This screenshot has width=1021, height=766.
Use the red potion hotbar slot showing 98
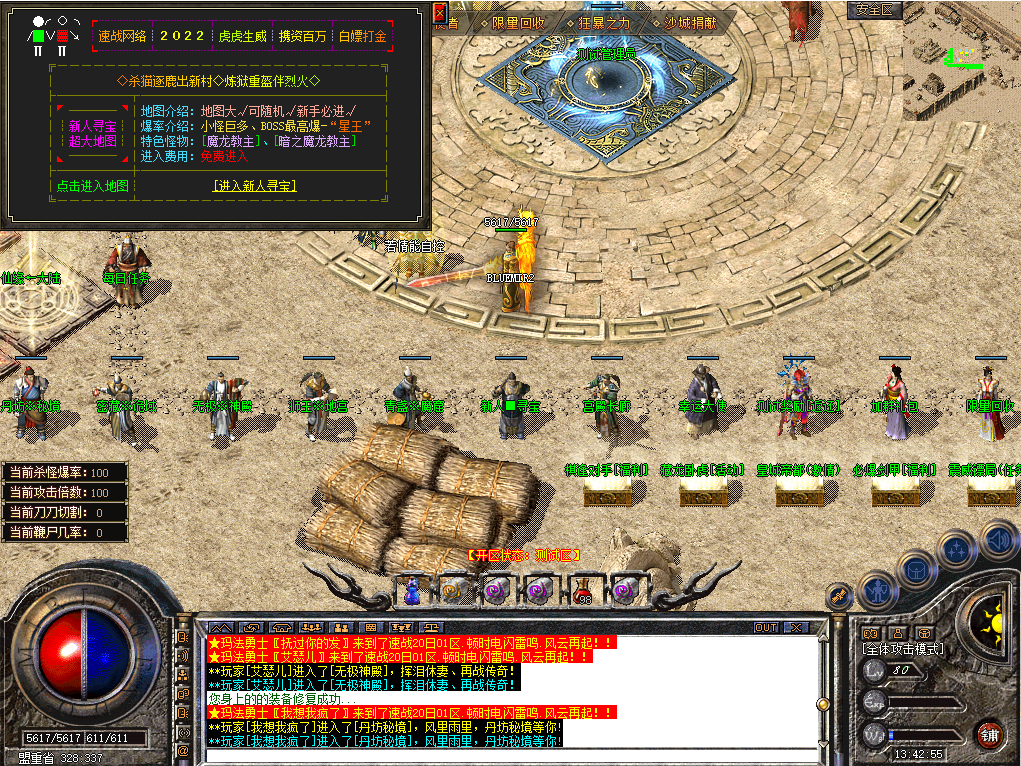coord(583,590)
